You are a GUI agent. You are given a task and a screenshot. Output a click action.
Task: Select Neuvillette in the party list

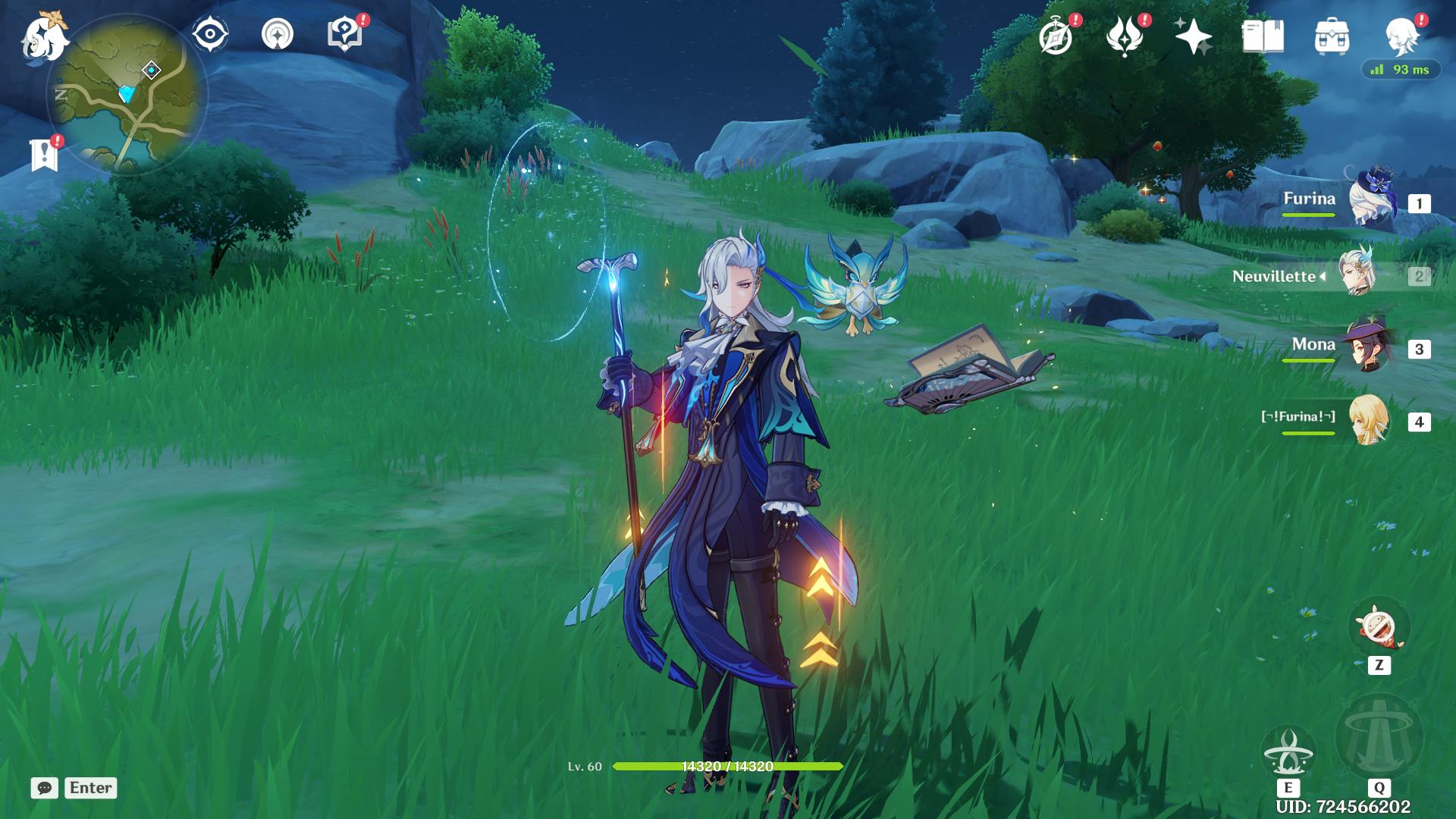1356,275
